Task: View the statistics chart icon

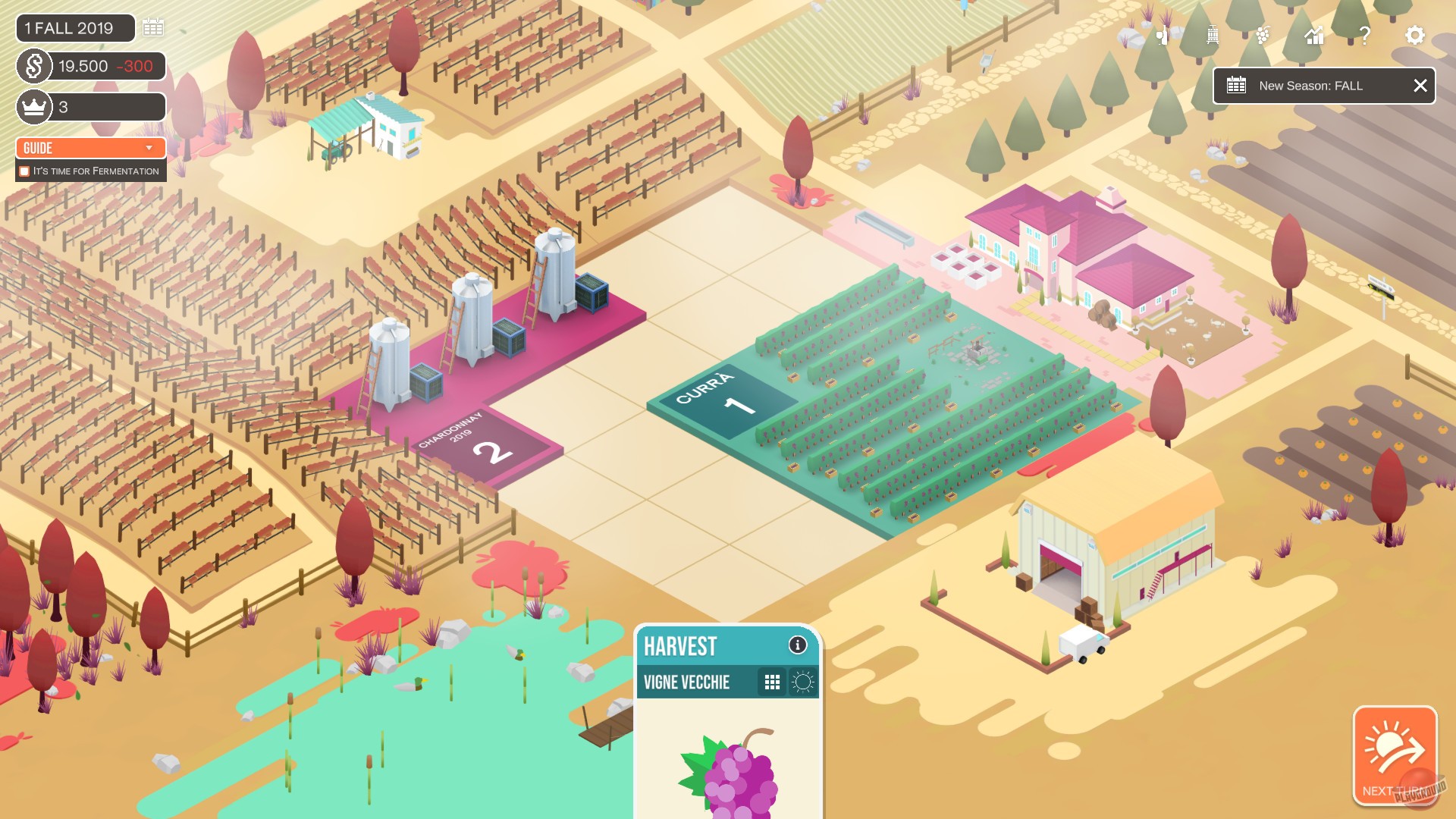Action: coord(1313,35)
